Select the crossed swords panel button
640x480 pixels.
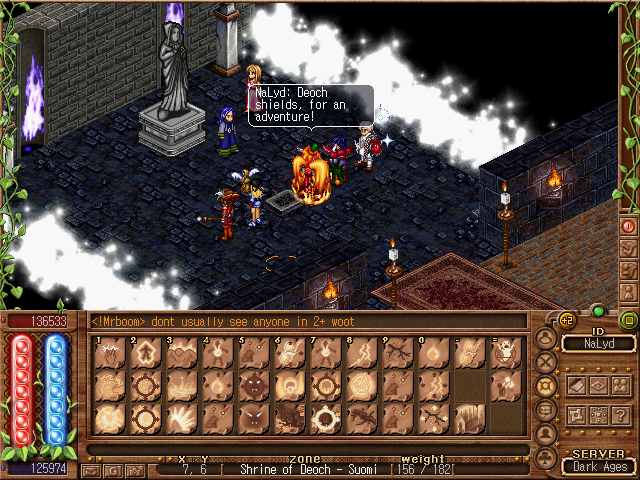[546, 362]
